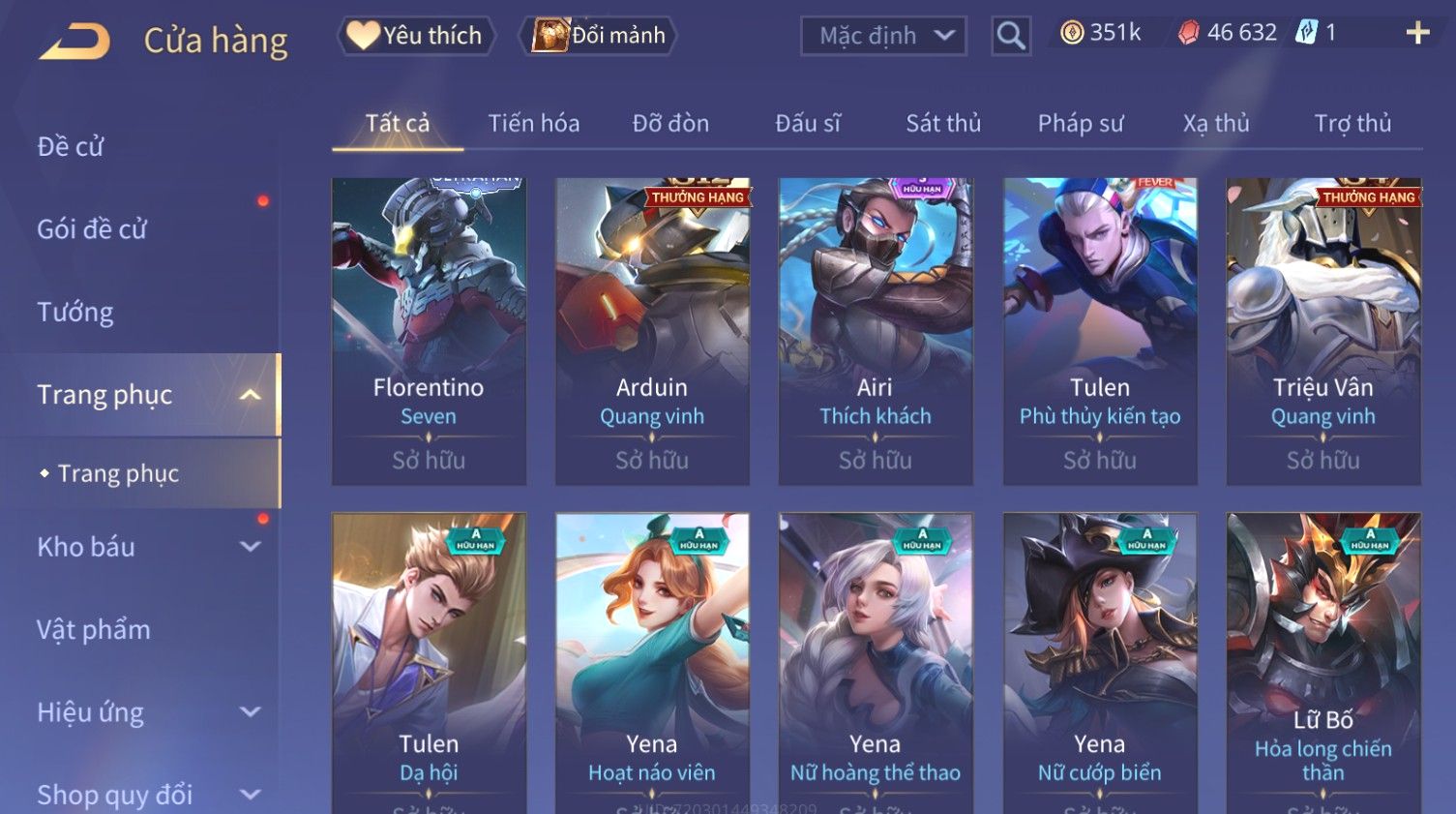Select the Florentino Seven skin card
The height and width of the screenshot is (814, 1456).
429,329
